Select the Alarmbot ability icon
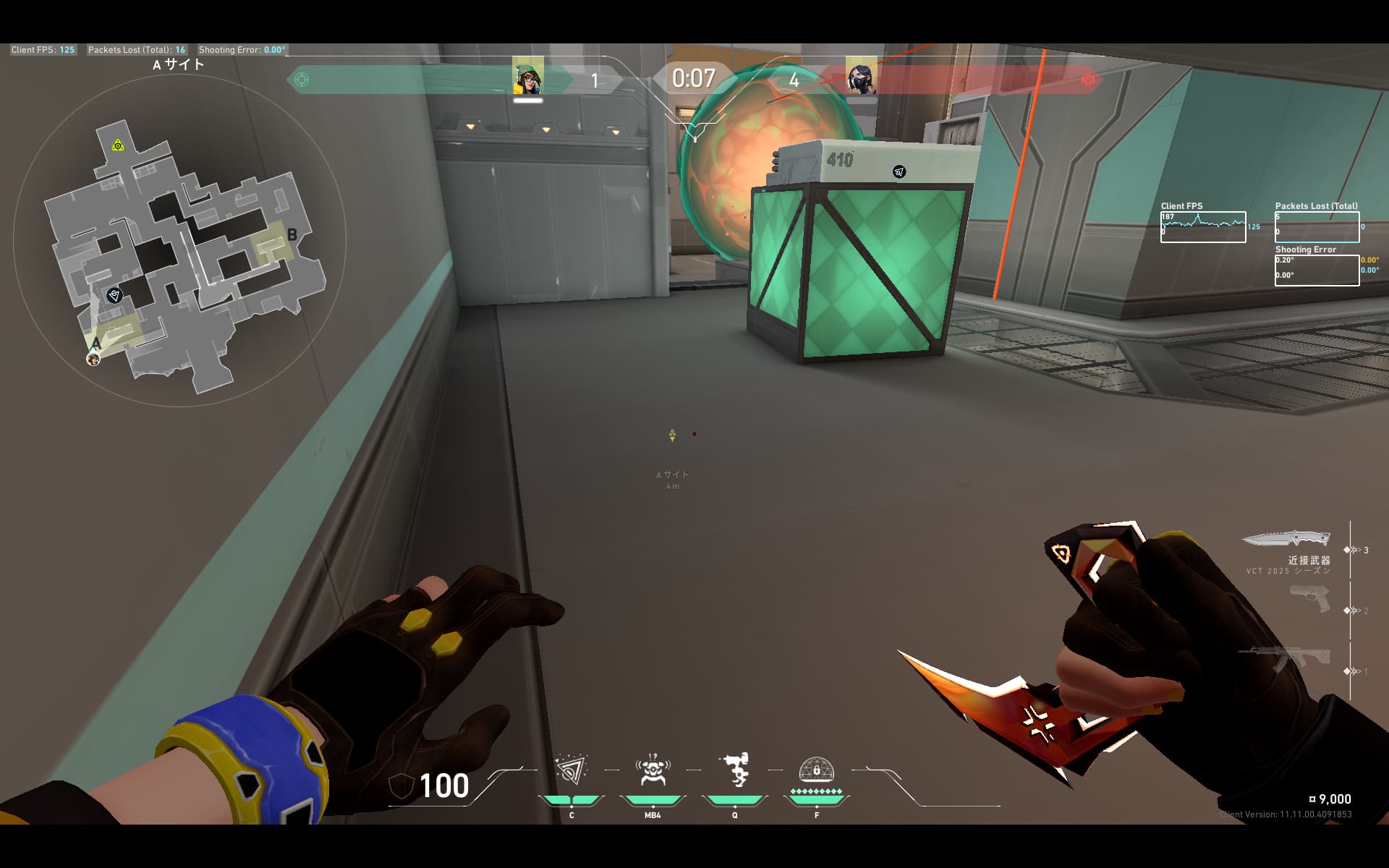This screenshot has height=868, width=1389. tap(652, 770)
